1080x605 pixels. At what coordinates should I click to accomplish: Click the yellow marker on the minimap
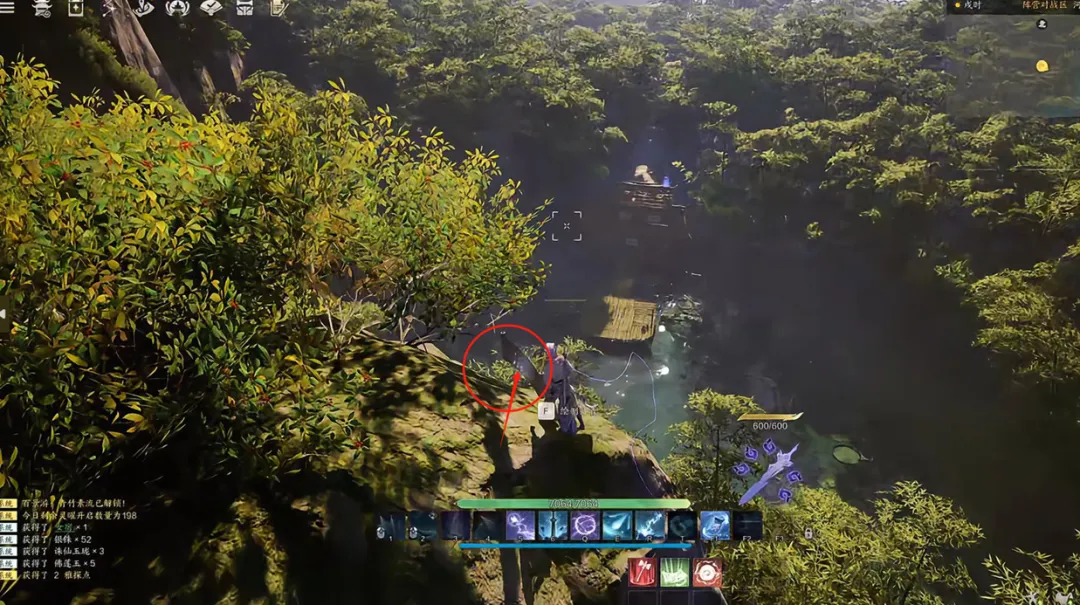pos(1042,66)
